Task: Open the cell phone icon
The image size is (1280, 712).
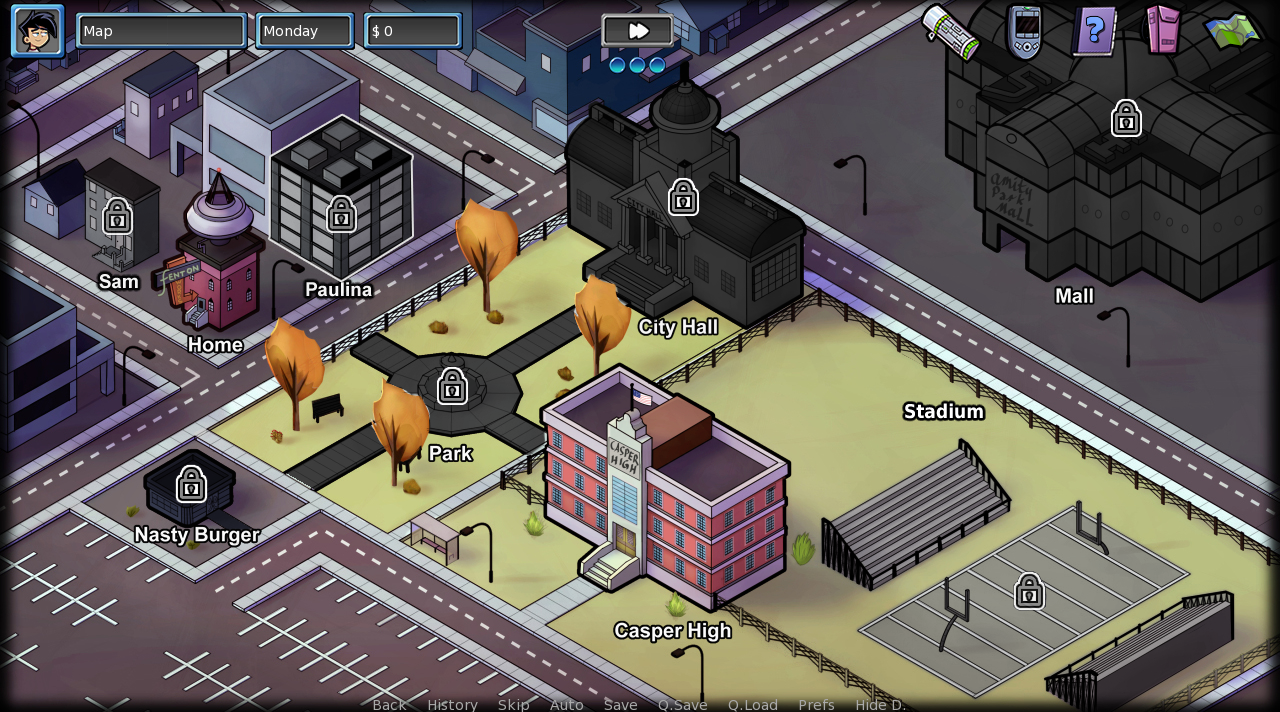Action: pyautogui.click(x=1025, y=32)
